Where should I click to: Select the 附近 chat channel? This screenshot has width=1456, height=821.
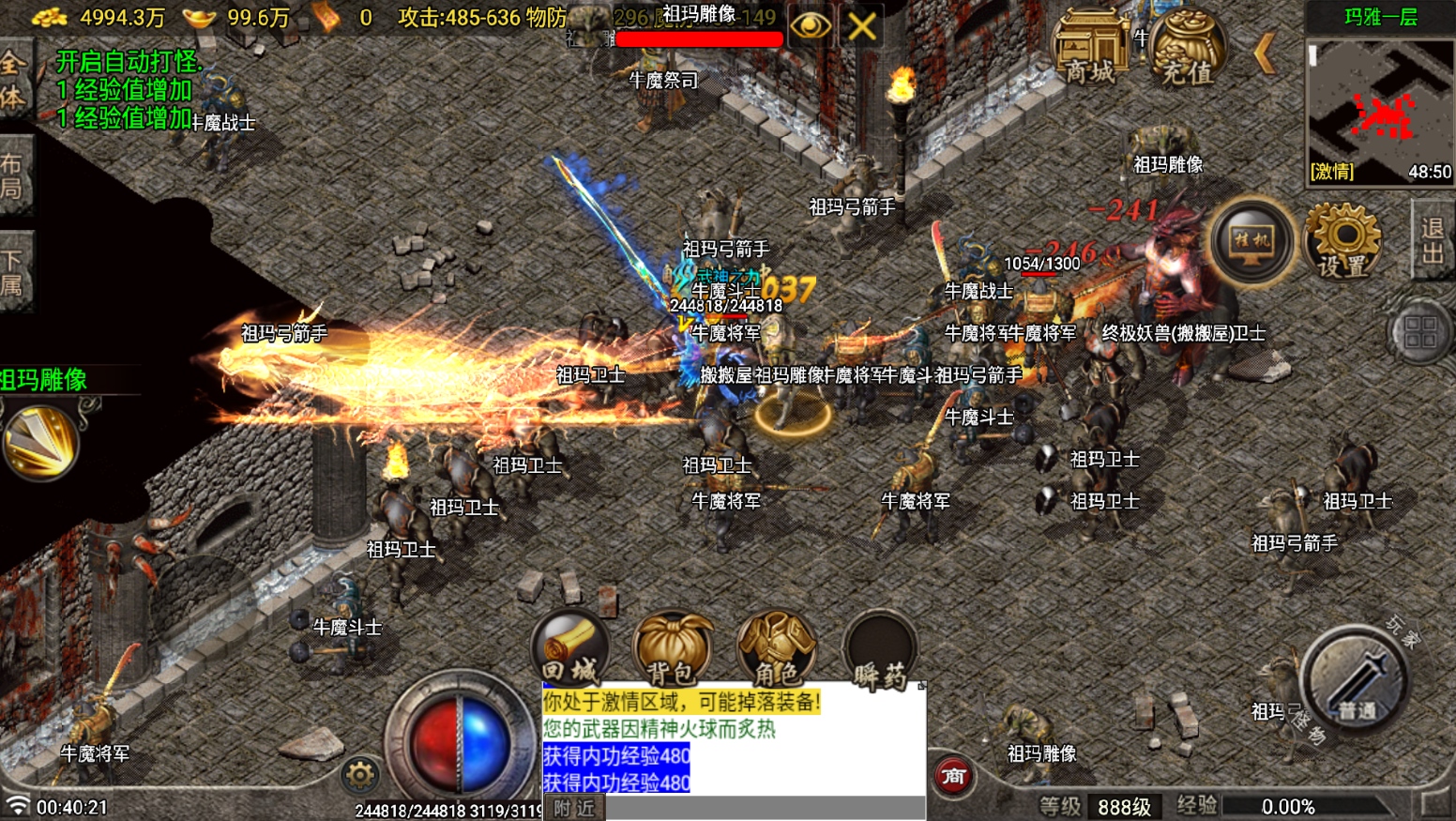click(574, 808)
